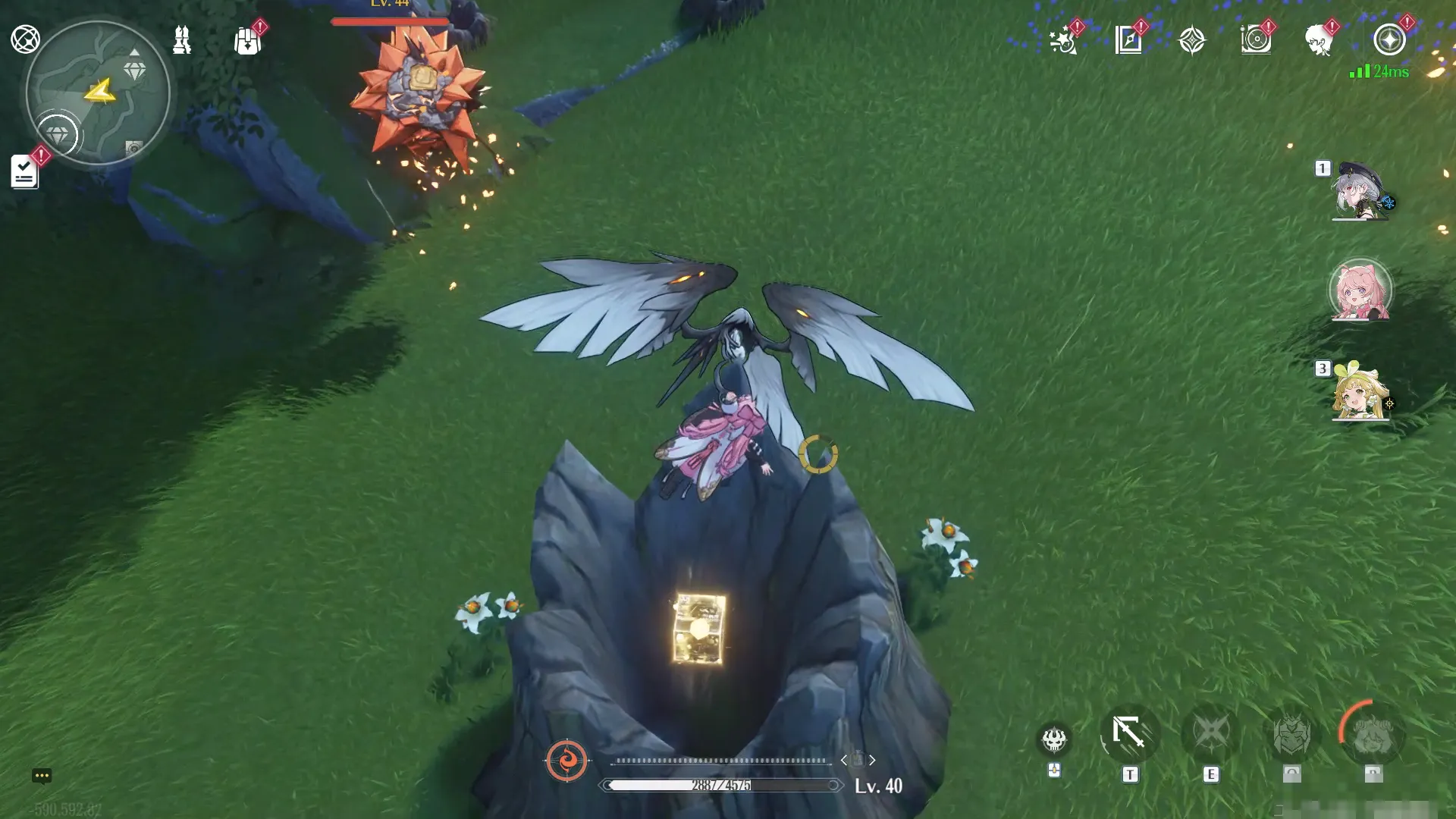Open the quest checklist icon

24,172
